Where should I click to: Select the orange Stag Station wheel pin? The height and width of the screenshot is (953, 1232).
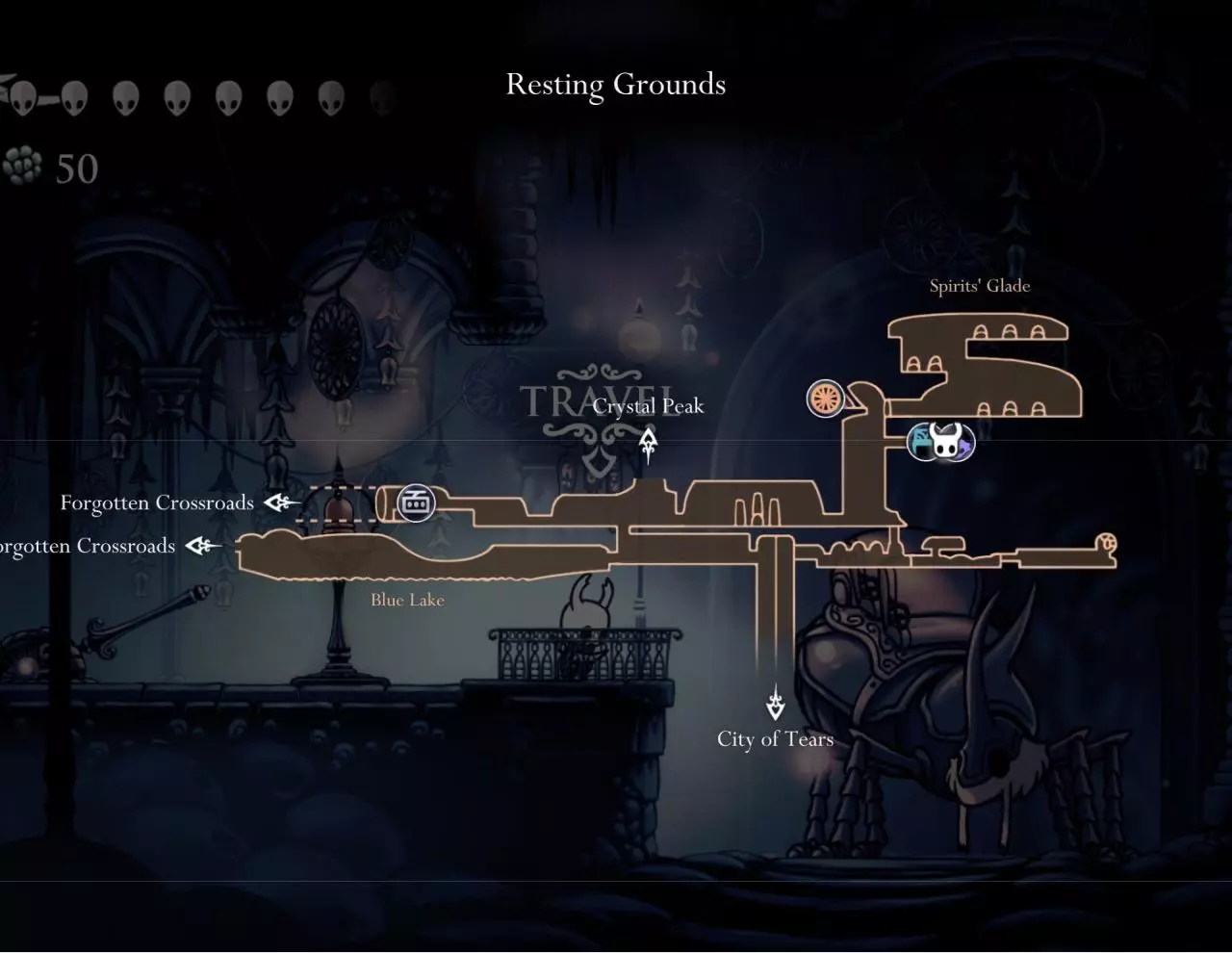pyautogui.click(x=825, y=399)
